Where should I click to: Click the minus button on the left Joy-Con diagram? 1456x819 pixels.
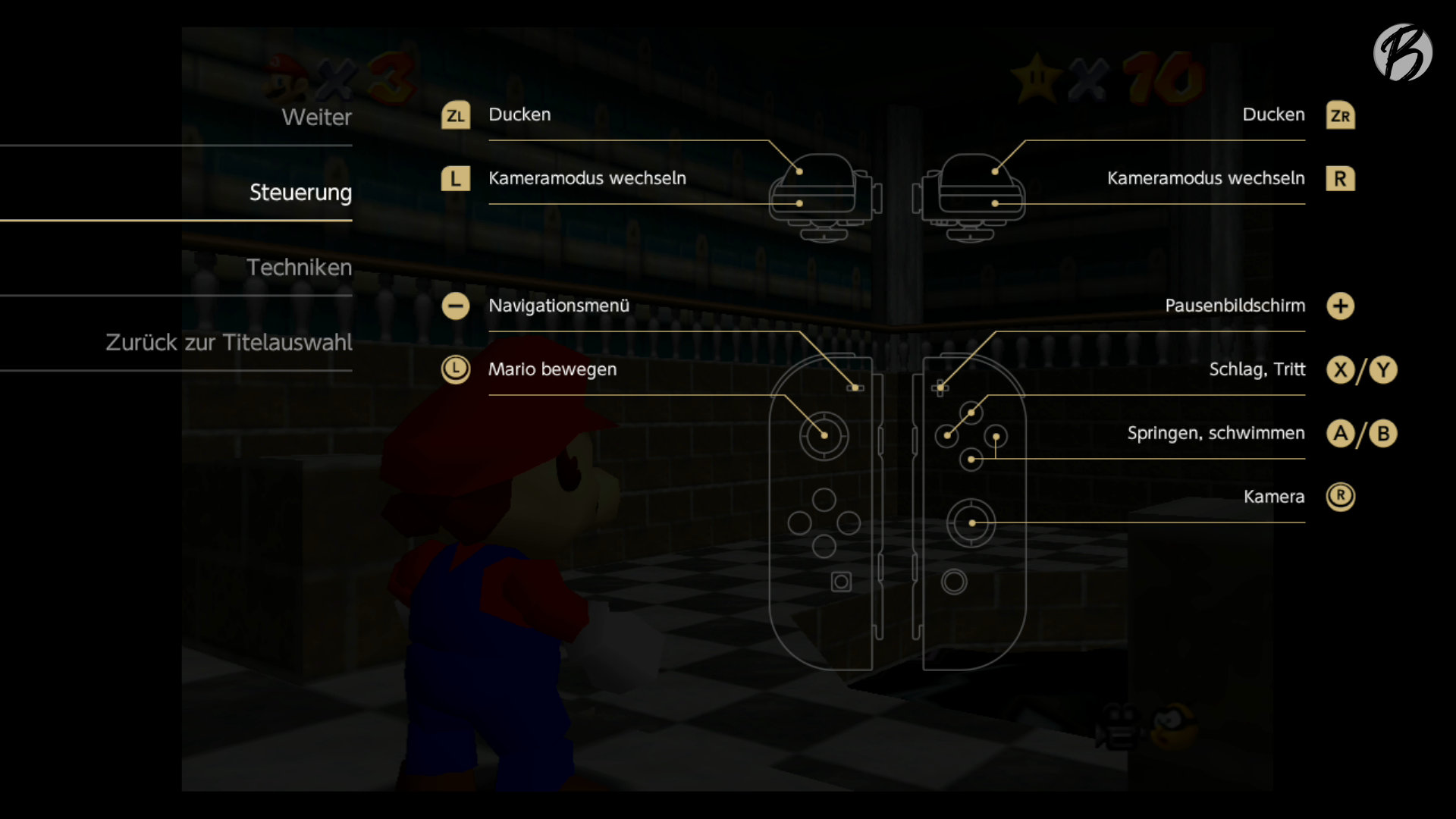[x=856, y=388]
